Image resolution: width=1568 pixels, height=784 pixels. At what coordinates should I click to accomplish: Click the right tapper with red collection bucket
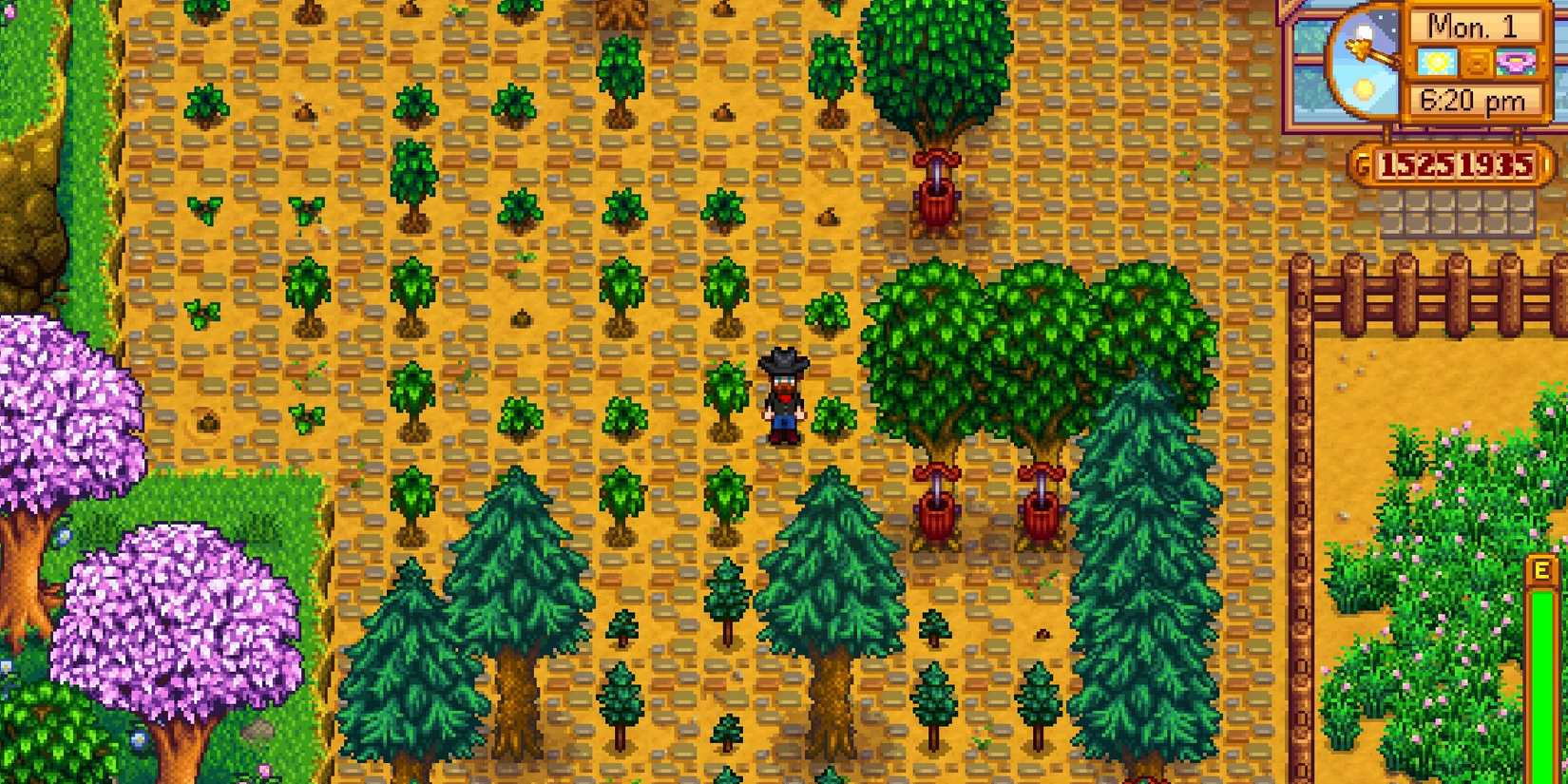pyautogui.click(x=1041, y=508)
